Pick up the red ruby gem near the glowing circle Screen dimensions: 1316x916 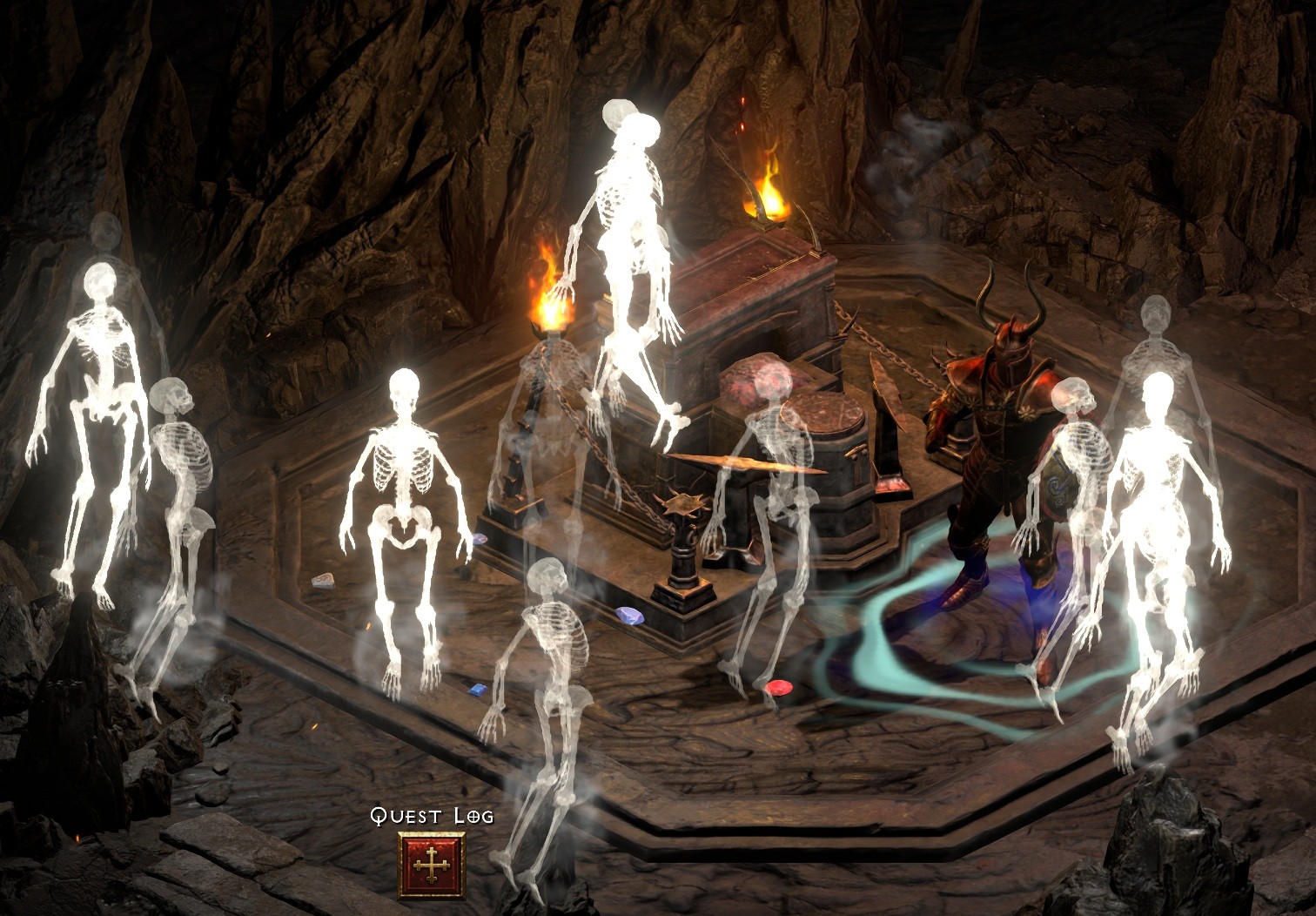tap(777, 689)
